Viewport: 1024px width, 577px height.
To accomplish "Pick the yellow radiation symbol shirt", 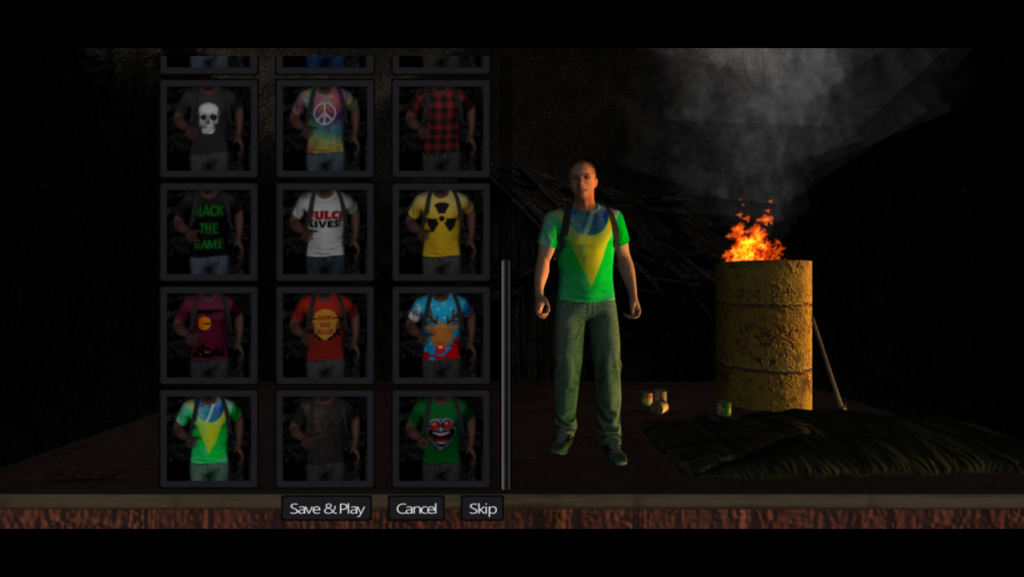I will (x=441, y=231).
